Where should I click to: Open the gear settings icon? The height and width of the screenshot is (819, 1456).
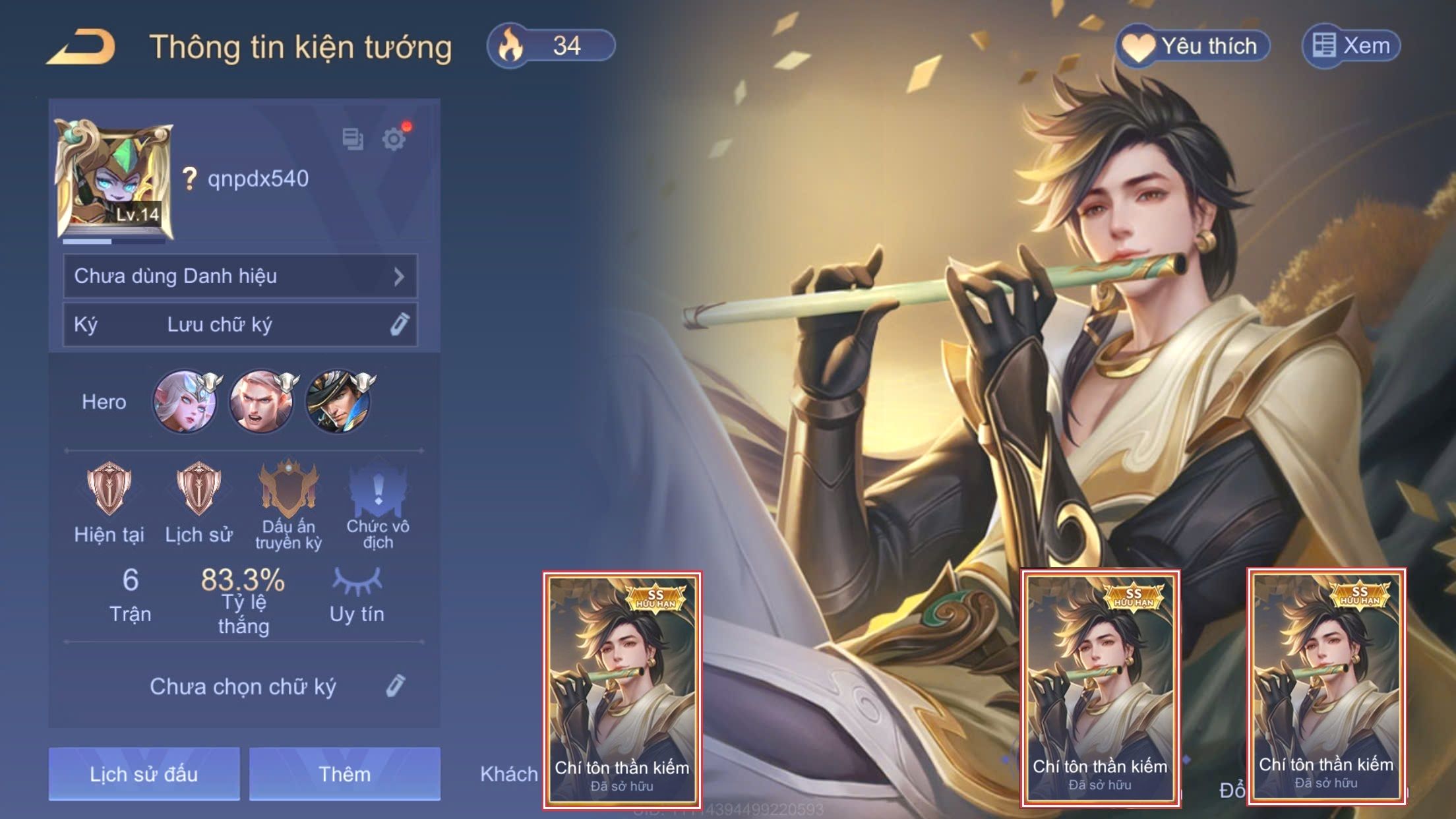(x=394, y=139)
